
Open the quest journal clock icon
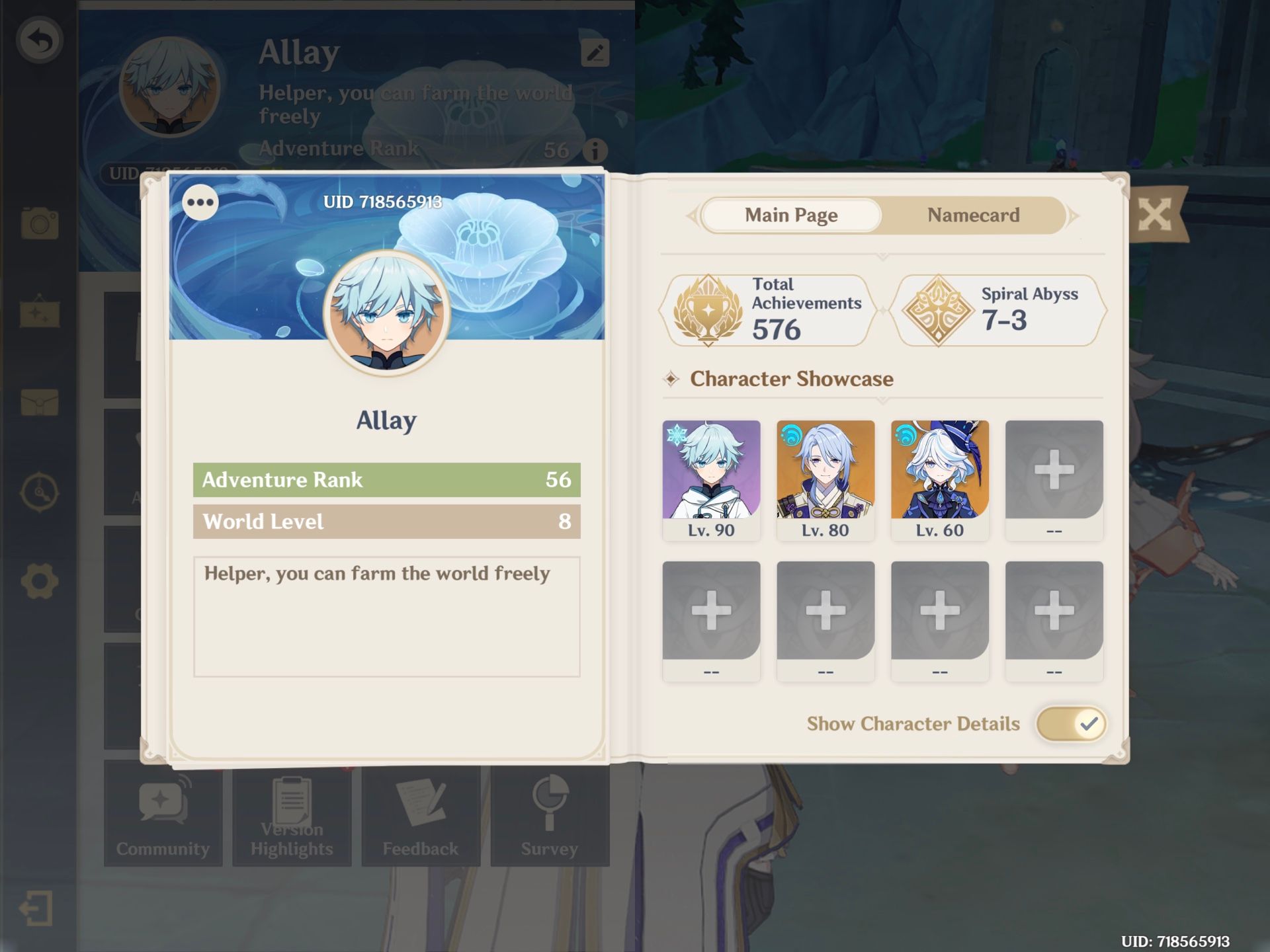[41, 491]
